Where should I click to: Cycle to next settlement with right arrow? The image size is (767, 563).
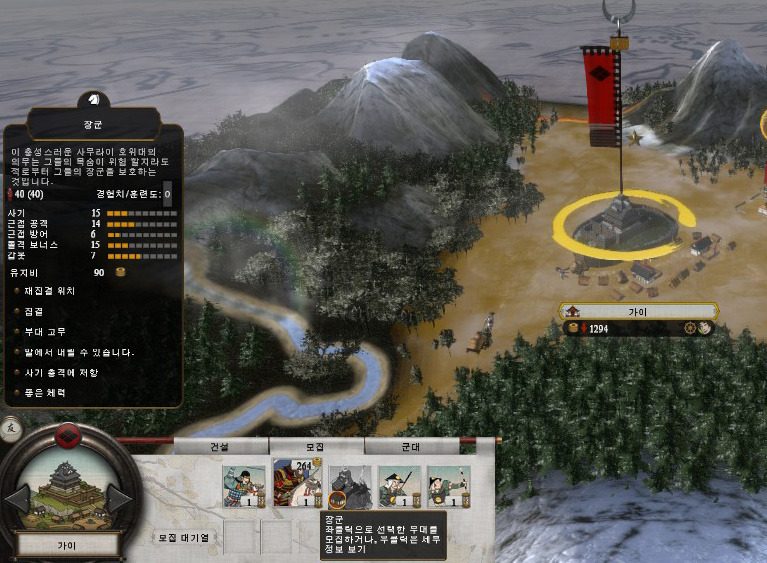click(x=118, y=499)
